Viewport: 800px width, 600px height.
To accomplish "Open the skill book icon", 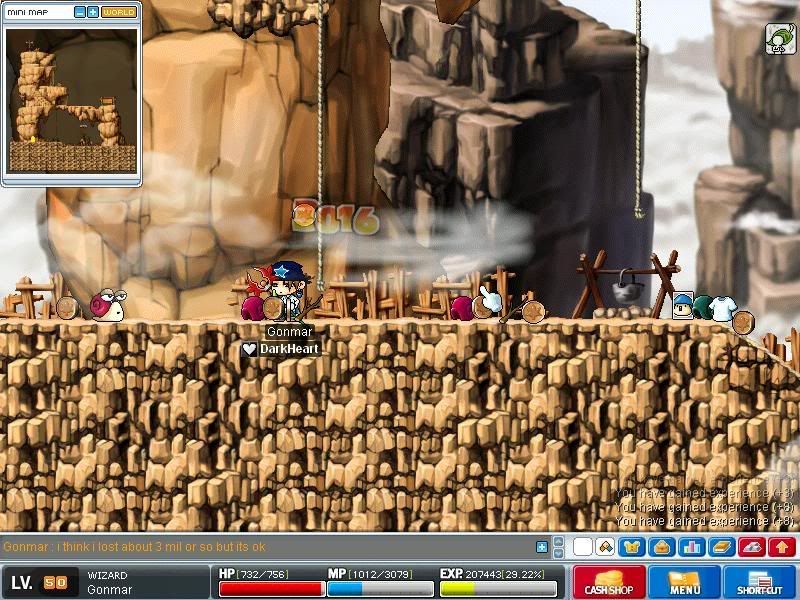I will pyautogui.click(x=721, y=547).
